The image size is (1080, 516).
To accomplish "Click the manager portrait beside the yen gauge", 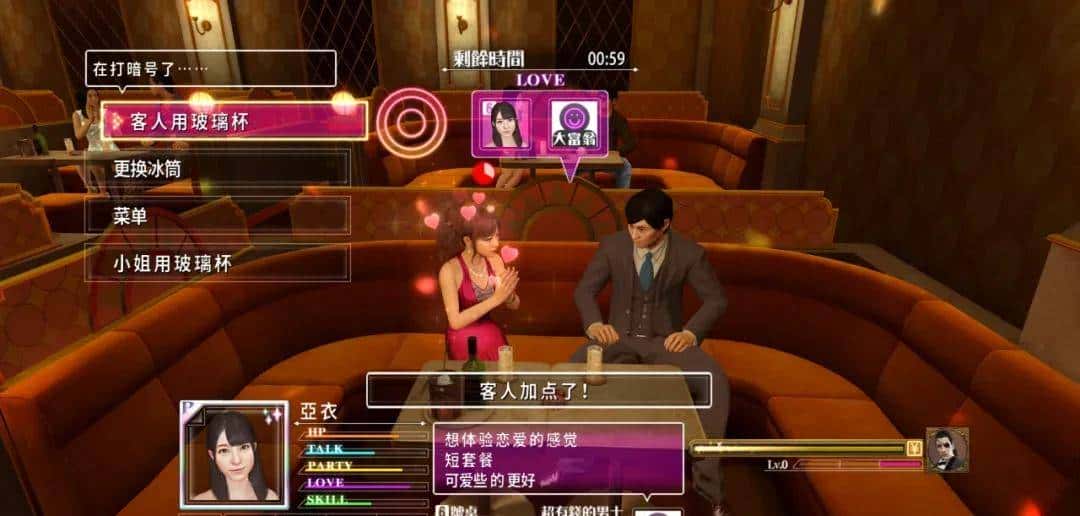I will [x=946, y=450].
